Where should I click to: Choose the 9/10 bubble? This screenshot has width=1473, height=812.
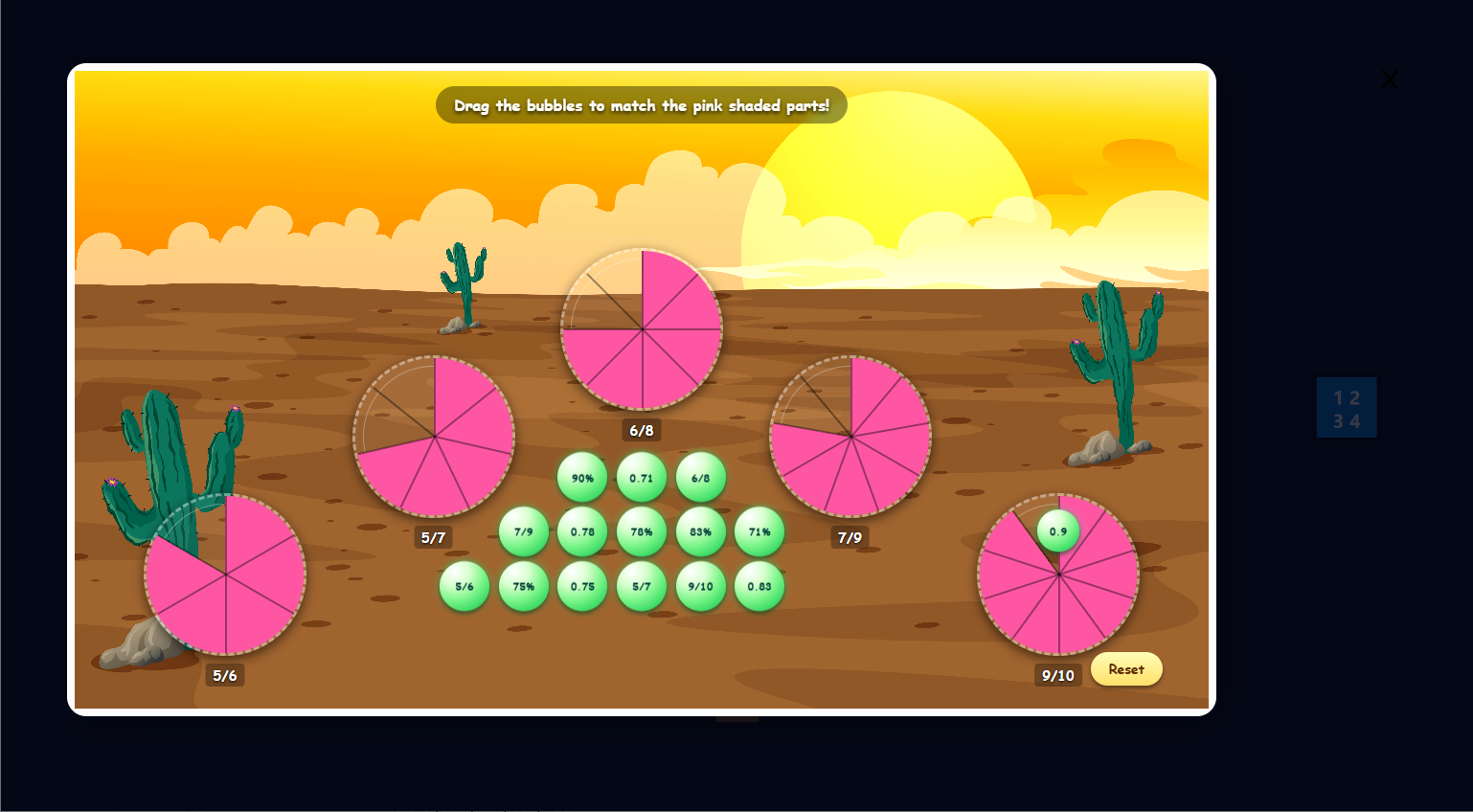pos(701,586)
